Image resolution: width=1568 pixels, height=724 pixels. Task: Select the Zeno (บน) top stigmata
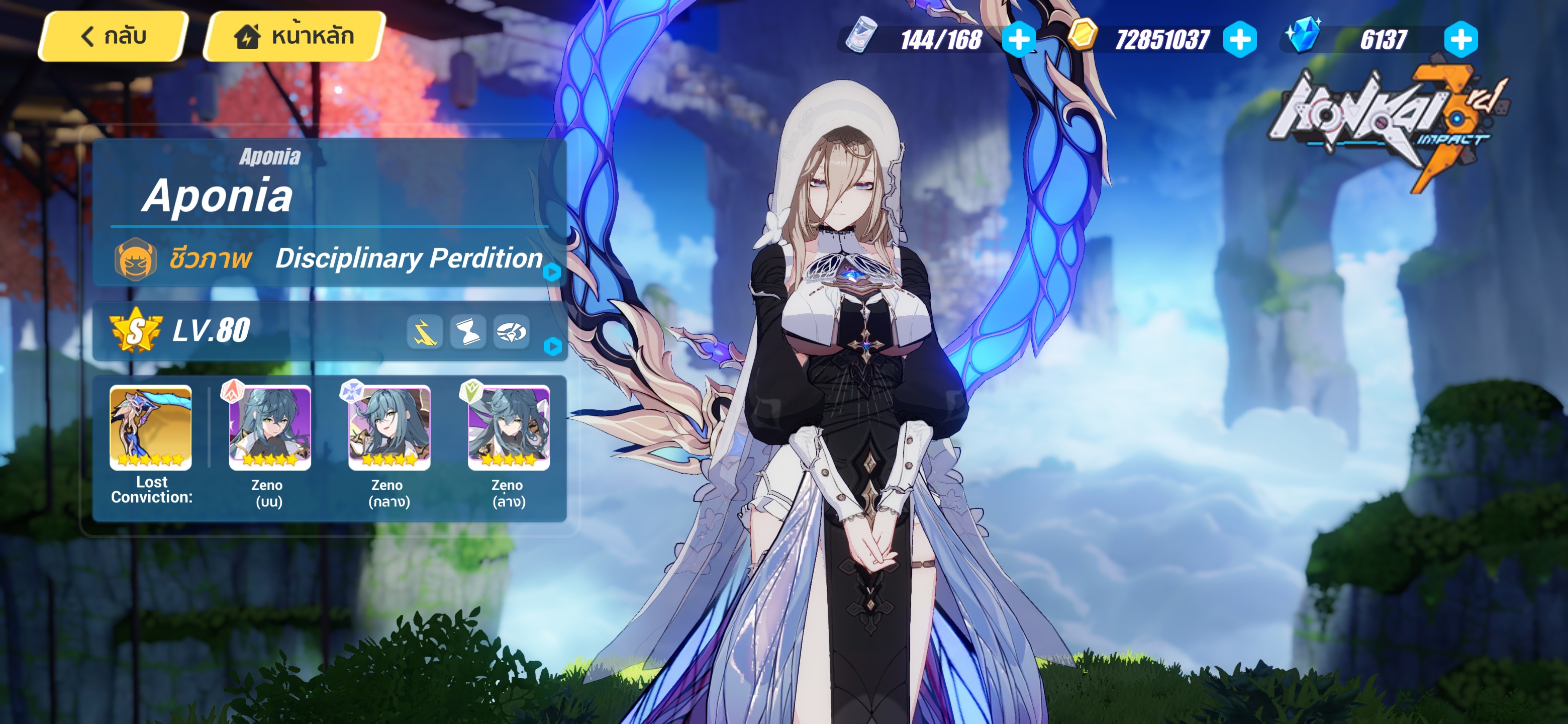tap(270, 429)
